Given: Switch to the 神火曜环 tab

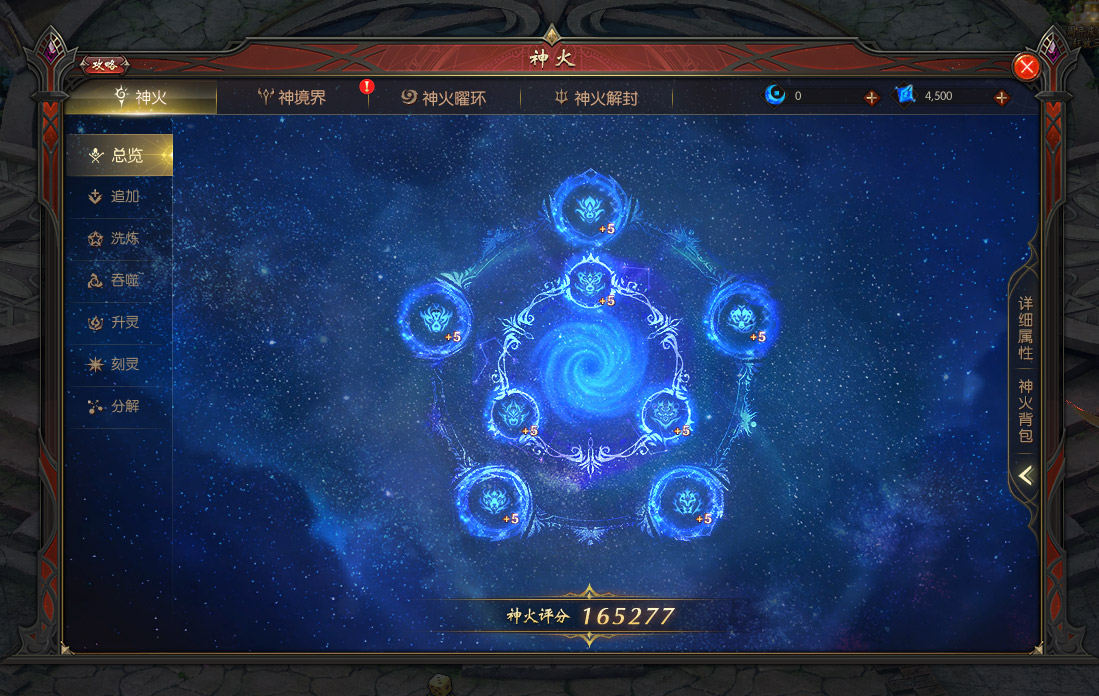Looking at the screenshot, I should tap(444, 98).
